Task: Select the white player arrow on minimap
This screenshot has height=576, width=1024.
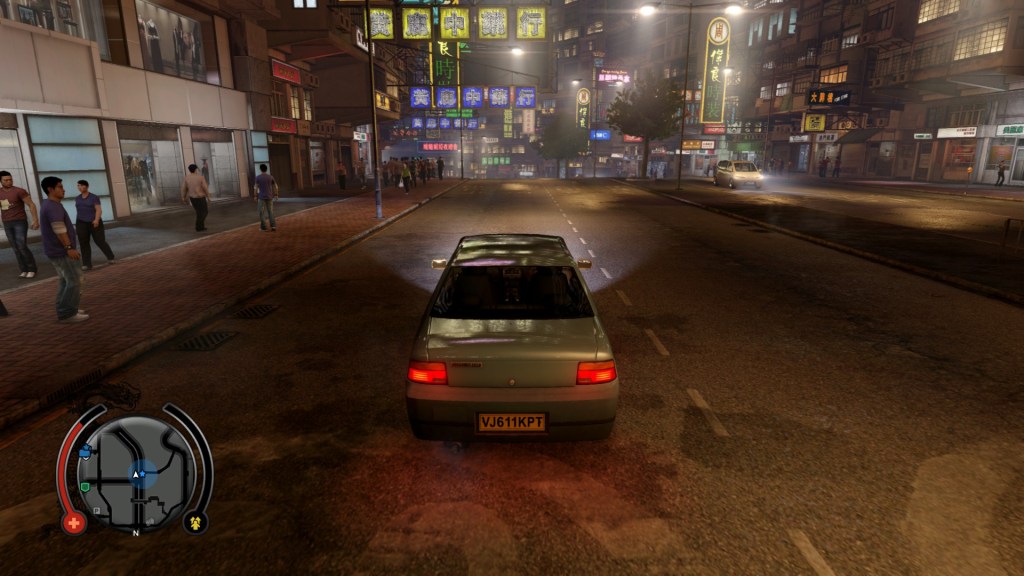Action: click(x=137, y=475)
